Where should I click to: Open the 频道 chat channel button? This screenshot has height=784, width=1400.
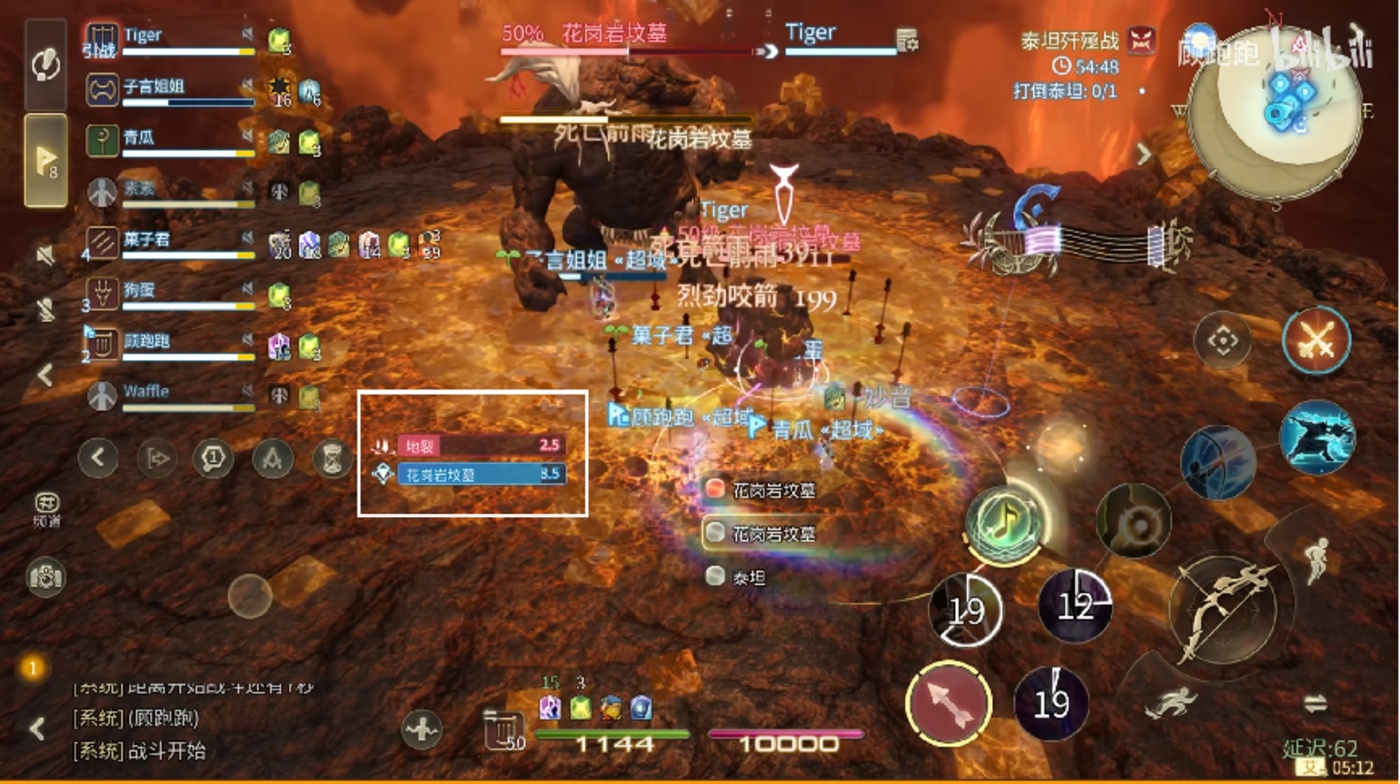point(46,508)
